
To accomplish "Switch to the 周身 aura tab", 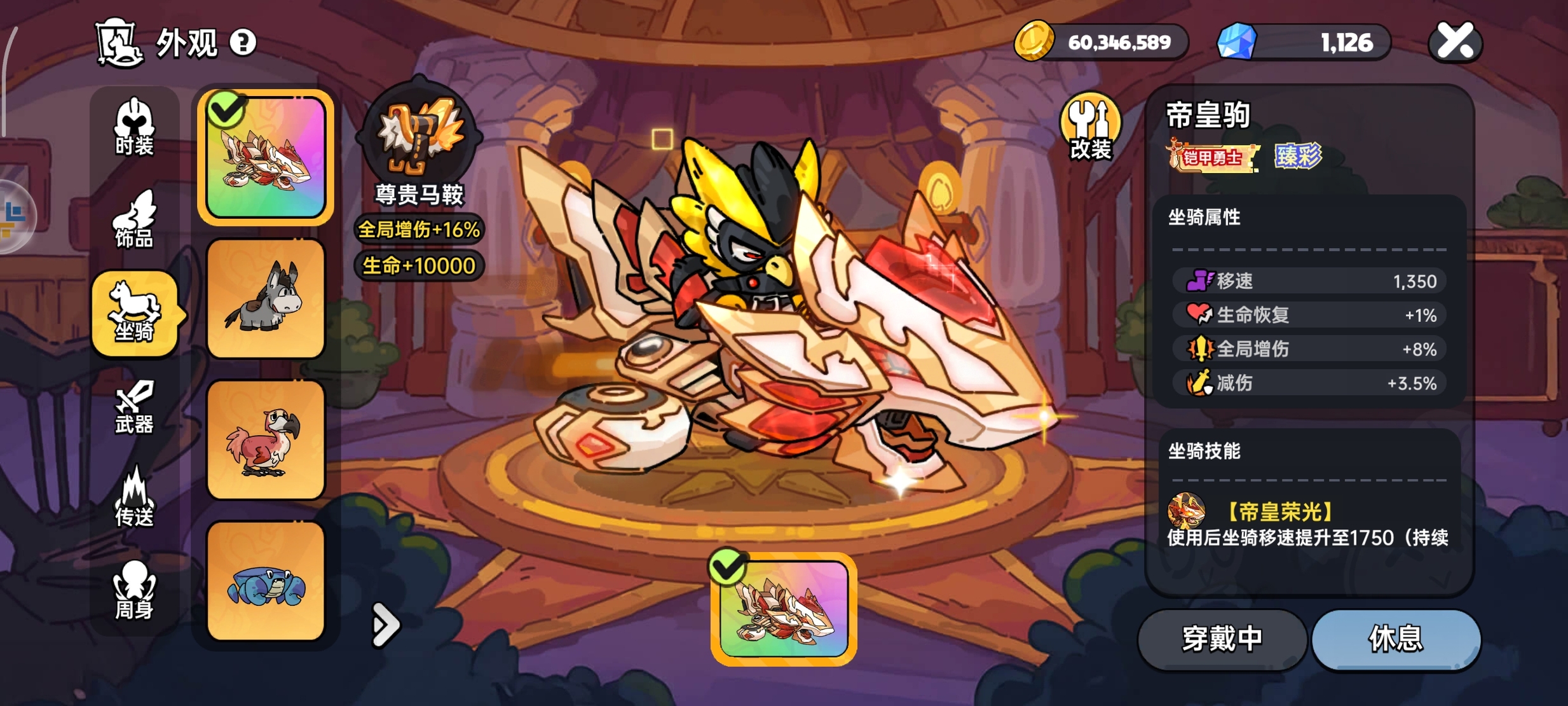I will 134,590.
